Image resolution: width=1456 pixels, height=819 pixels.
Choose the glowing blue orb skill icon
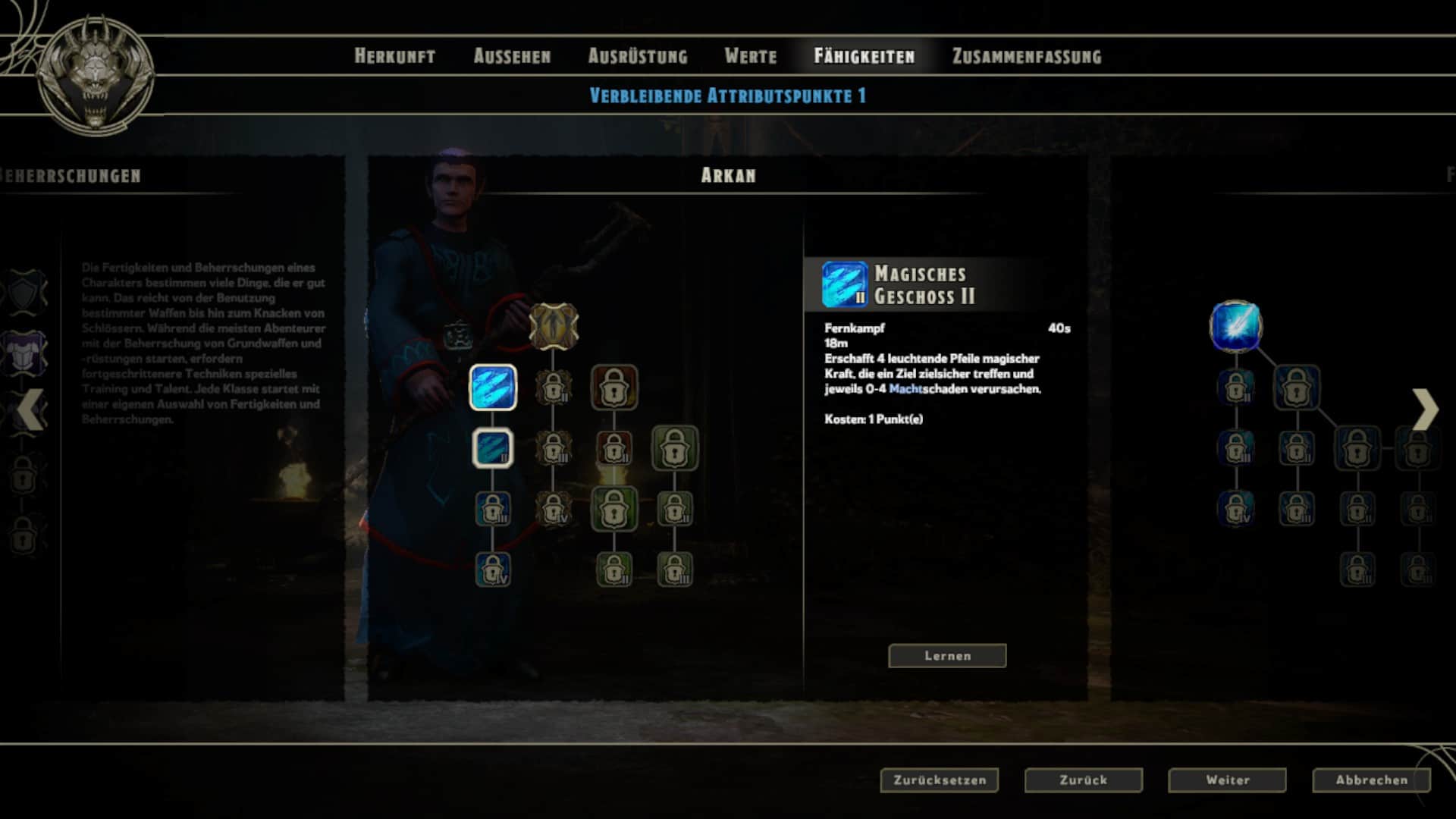click(x=1236, y=327)
